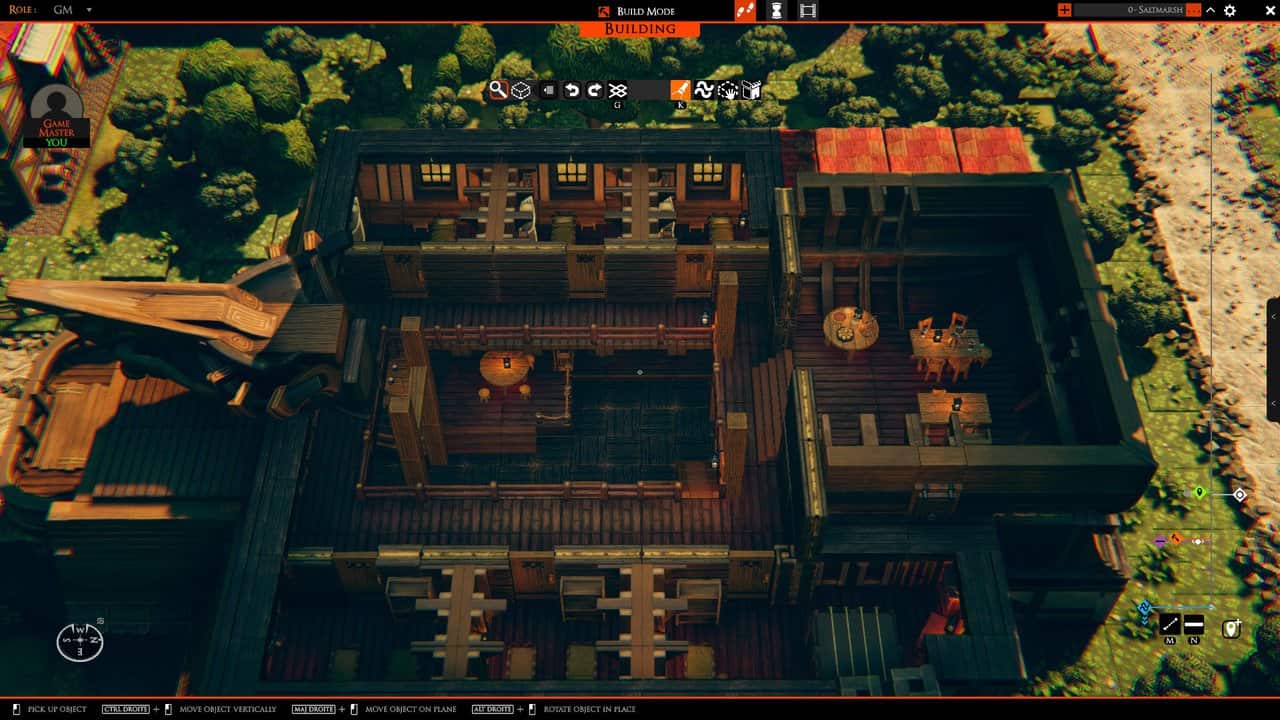Image resolution: width=1280 pixels, height=720 pixels.
Task: Click the add map pin control
Action: click(x=1231, y=627)
